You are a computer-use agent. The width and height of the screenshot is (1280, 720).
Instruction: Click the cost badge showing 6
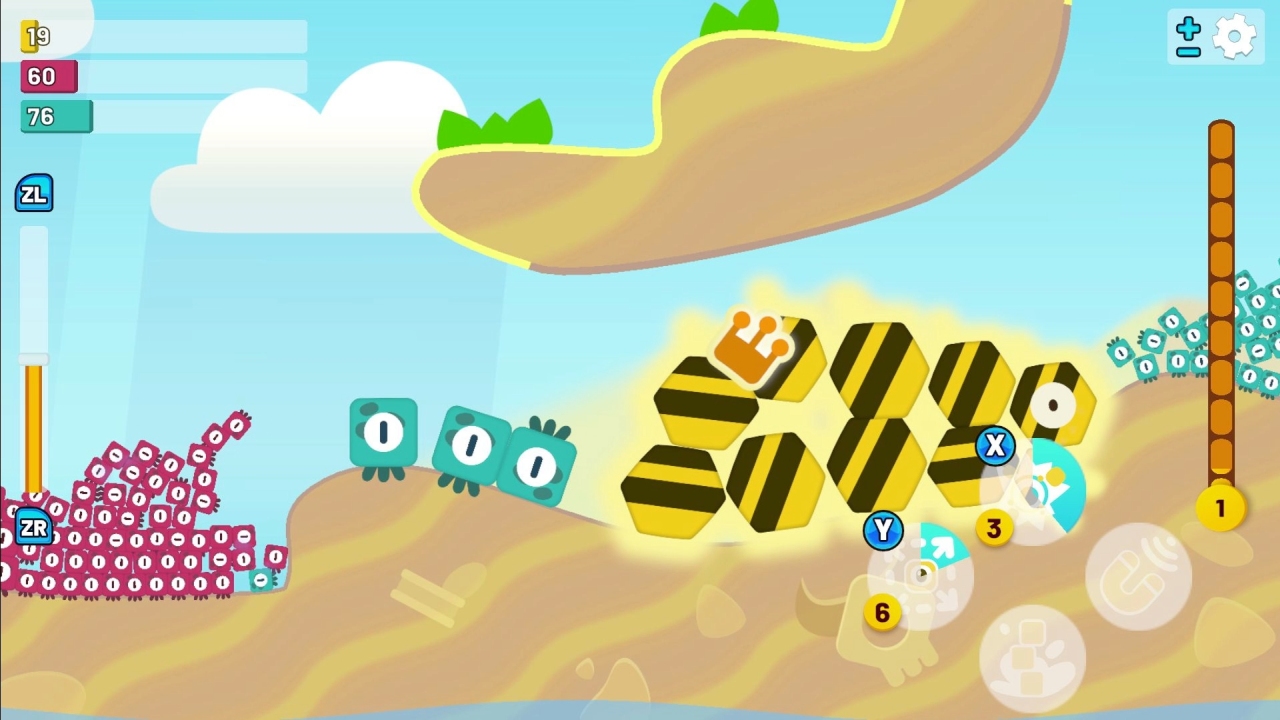pyautogui.click(x=882, y=613)
